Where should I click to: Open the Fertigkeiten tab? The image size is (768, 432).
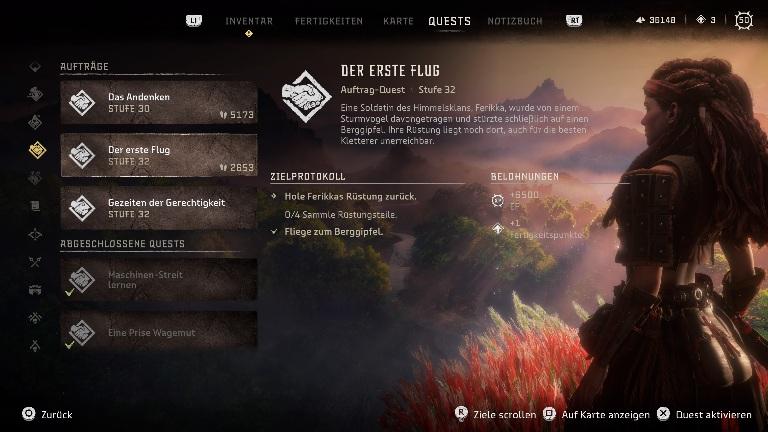point(329,21)
